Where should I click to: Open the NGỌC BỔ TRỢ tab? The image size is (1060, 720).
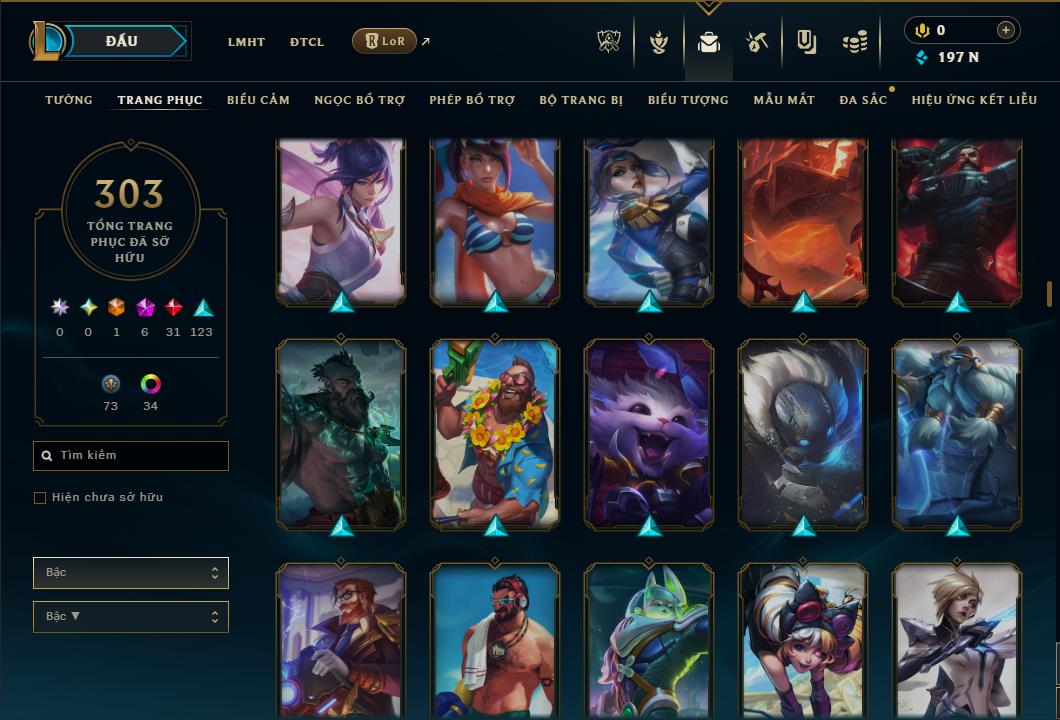359,100
